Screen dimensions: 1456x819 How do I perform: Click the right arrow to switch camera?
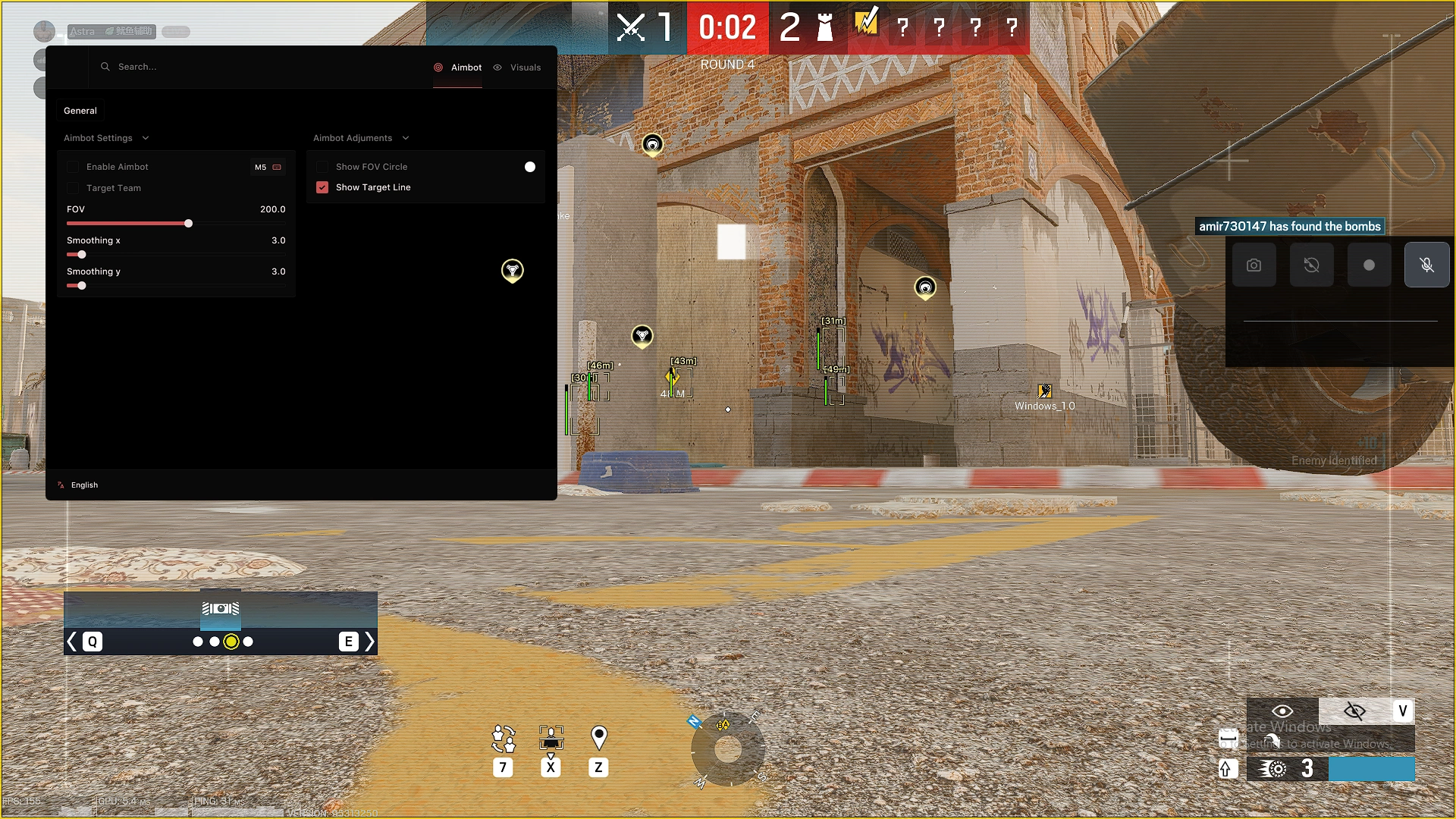click(369, 642)
